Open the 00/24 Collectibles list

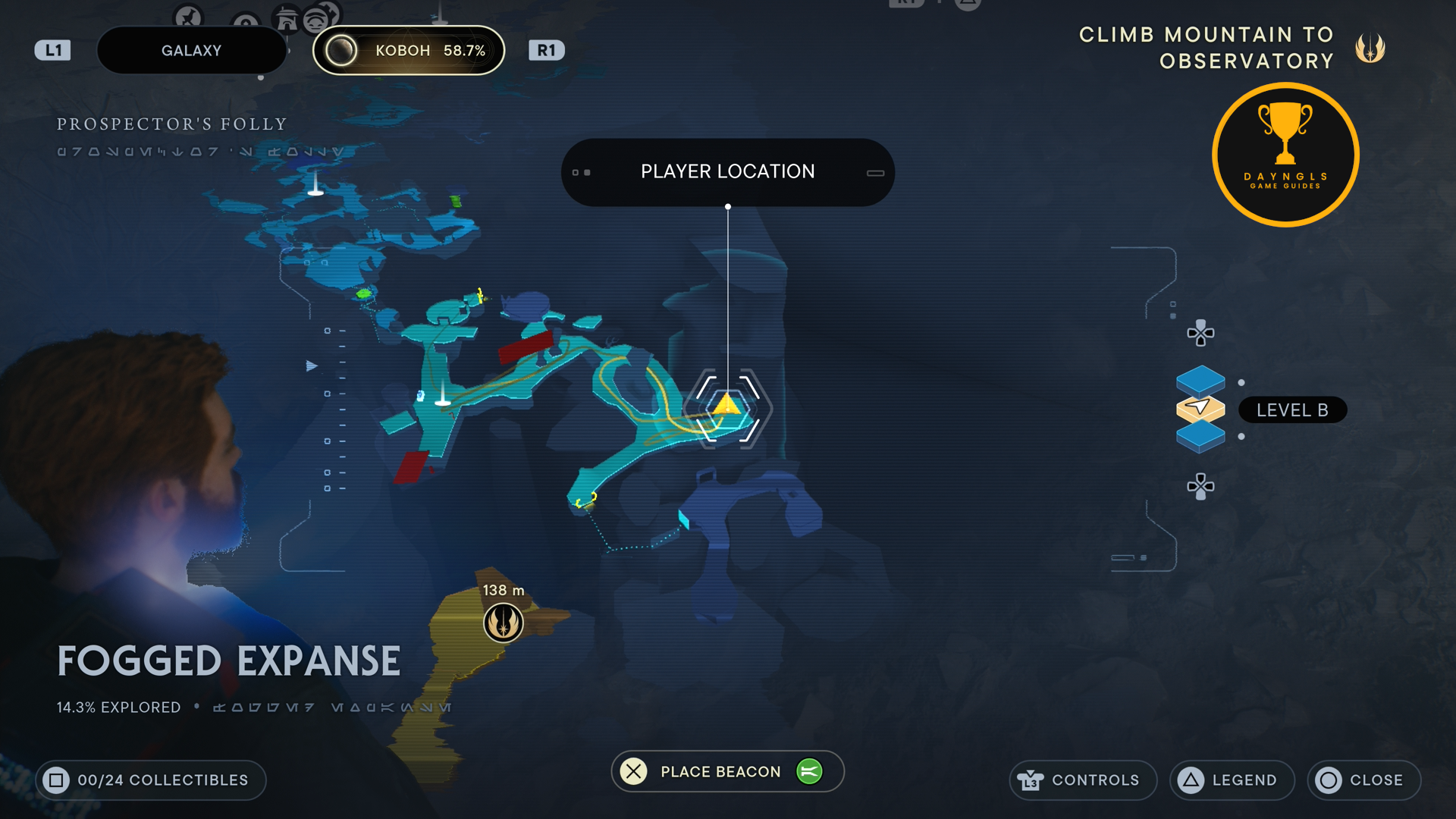click(x=150, y=780)
